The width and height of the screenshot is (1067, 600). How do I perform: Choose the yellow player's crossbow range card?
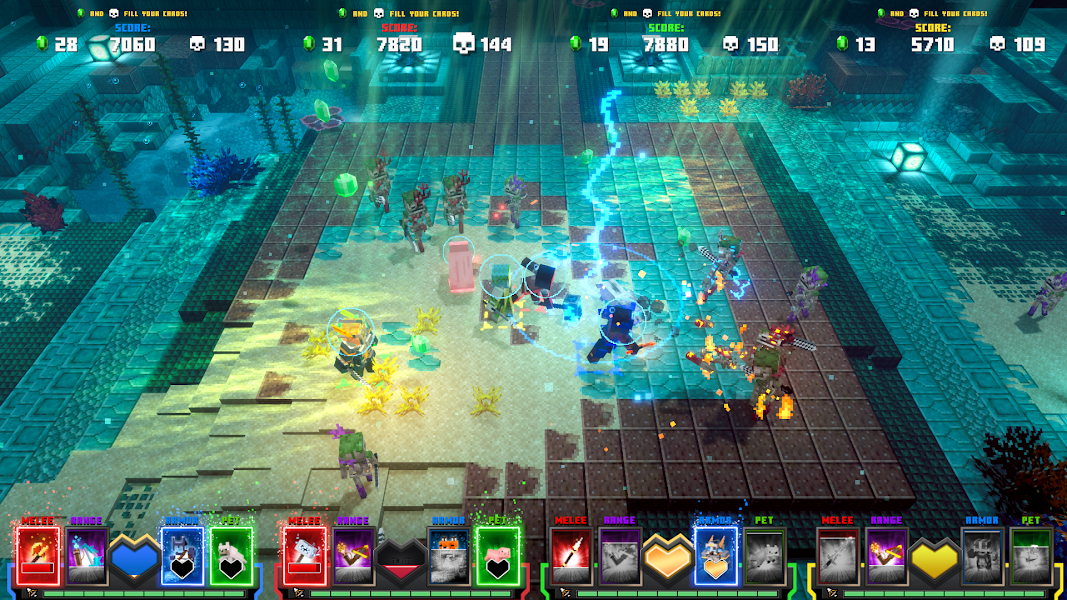click(887, 556)
